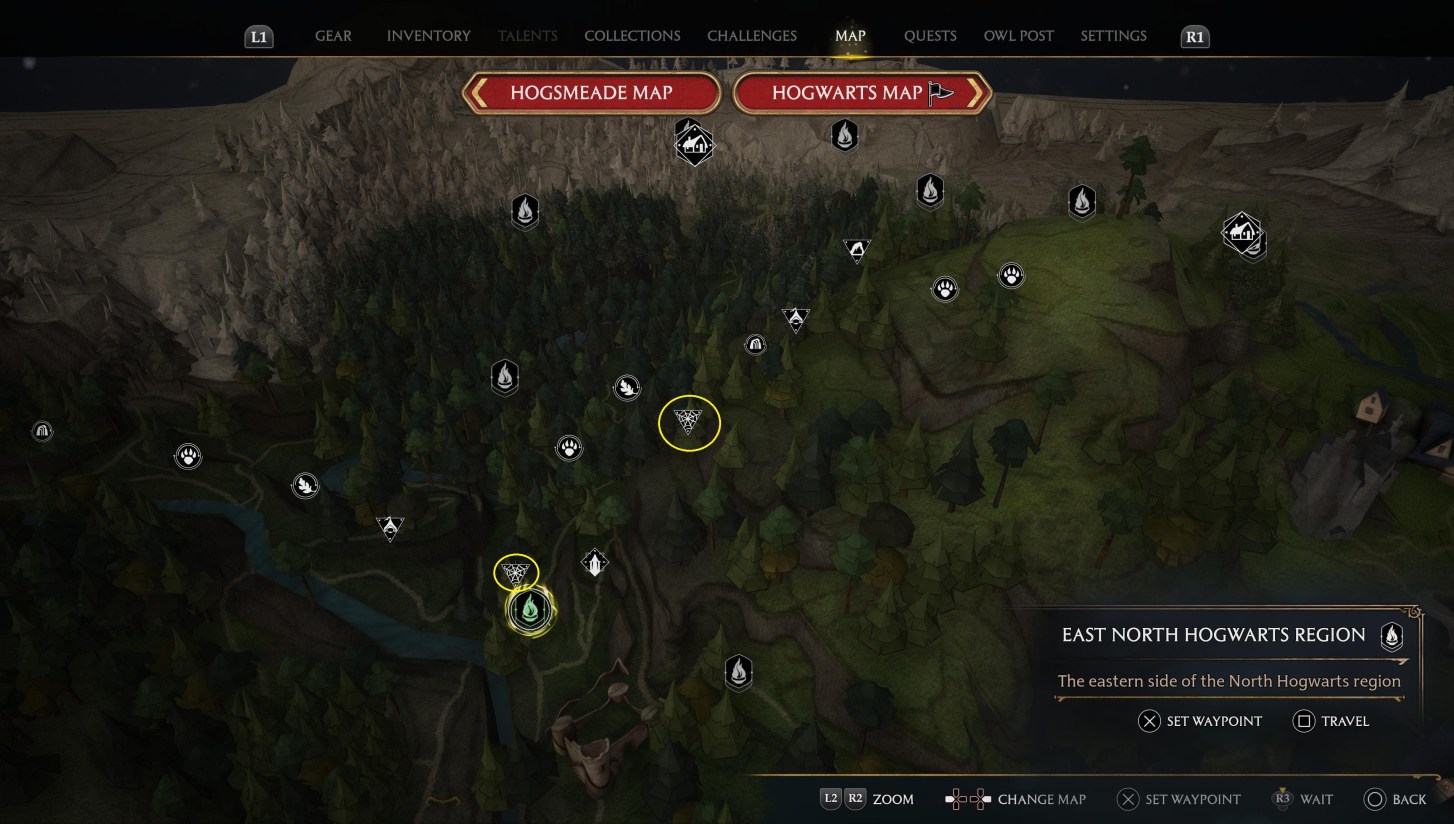Click SET WAYPOINT in the bottom bar
The width and height of the screenshot is (1454, 824).
click(1178, 799)
